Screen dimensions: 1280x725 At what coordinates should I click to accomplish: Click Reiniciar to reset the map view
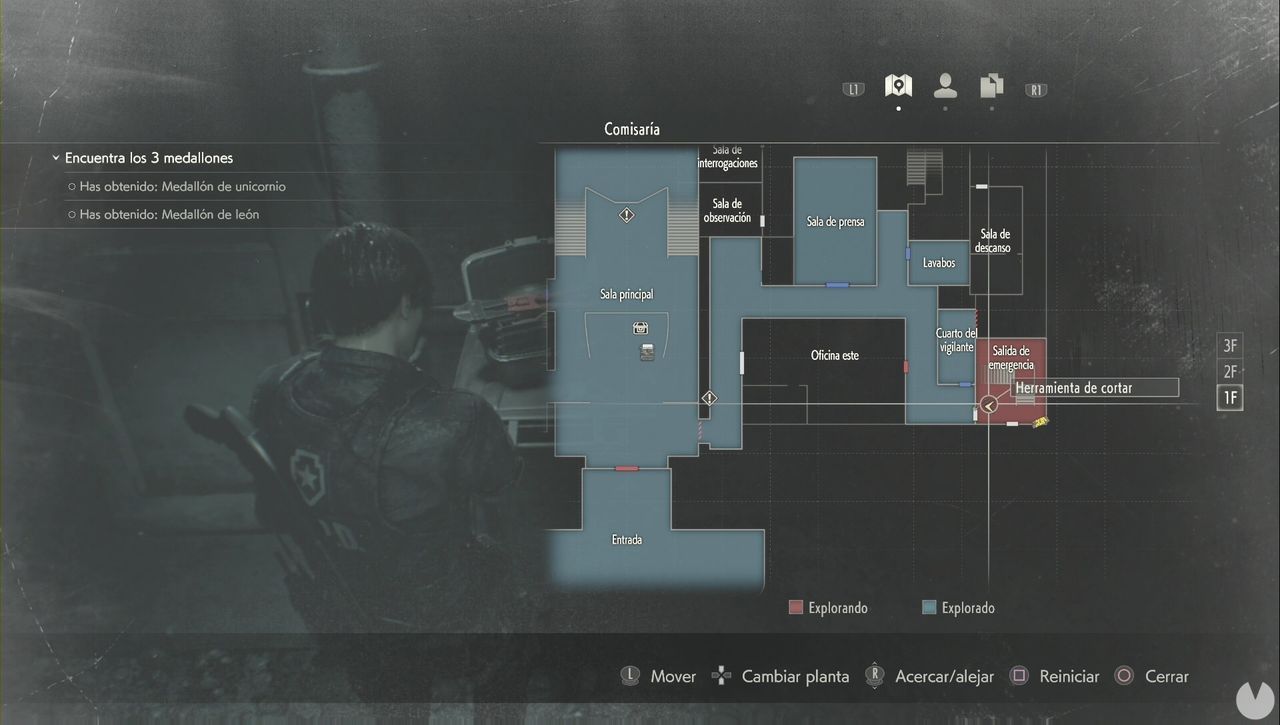[x=1018, y=675]
